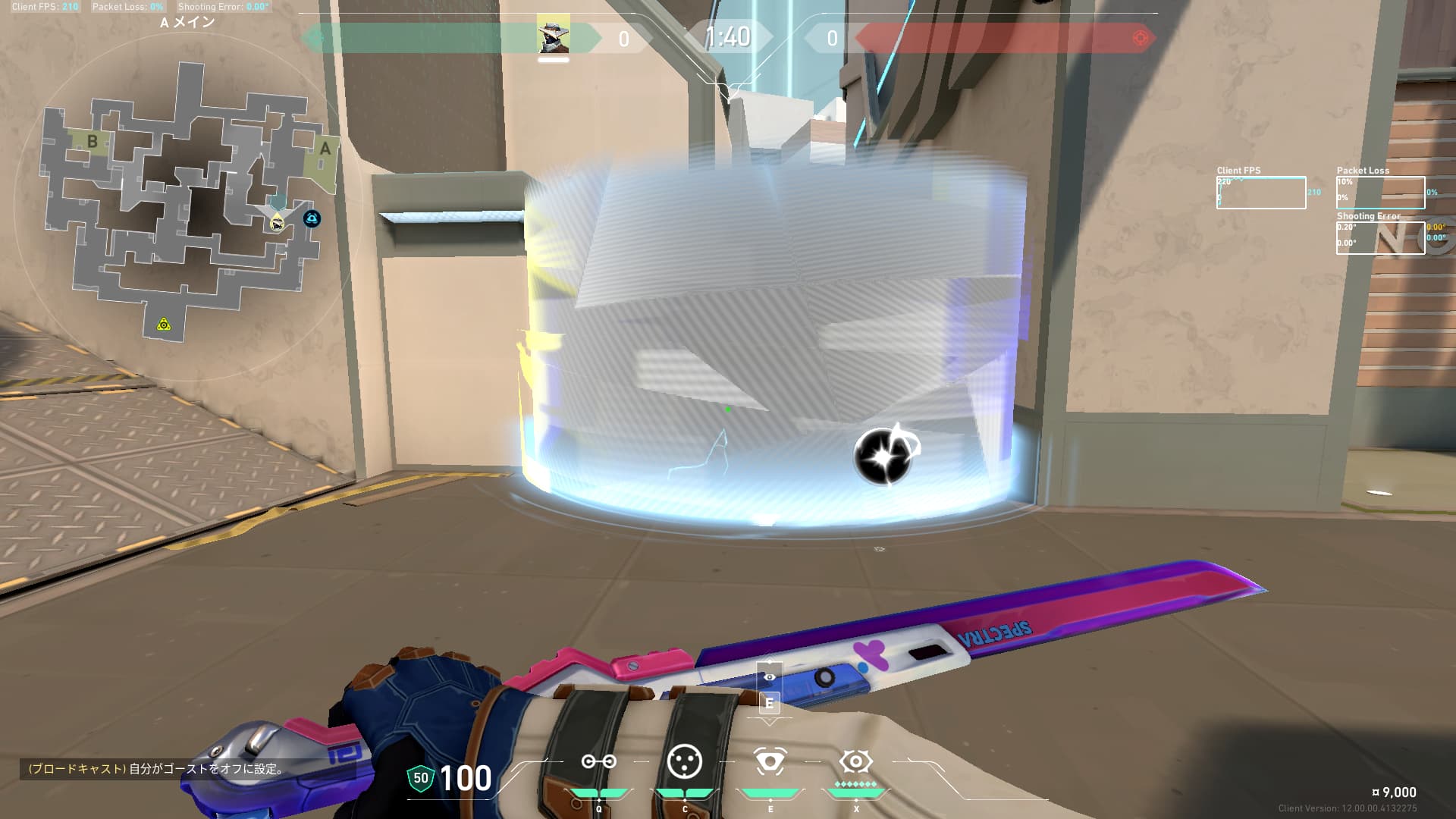Image resolution: width=1456 pixels, height=819 pixels.
Task: Click the A site label on minimap
Action: coord(325,149)
